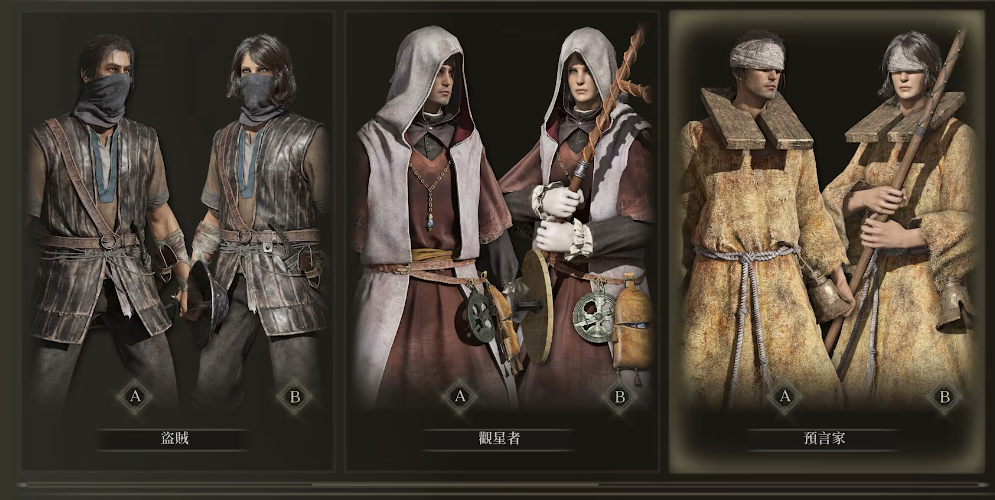Choose body type B for 觀星者

click(619, 398)
